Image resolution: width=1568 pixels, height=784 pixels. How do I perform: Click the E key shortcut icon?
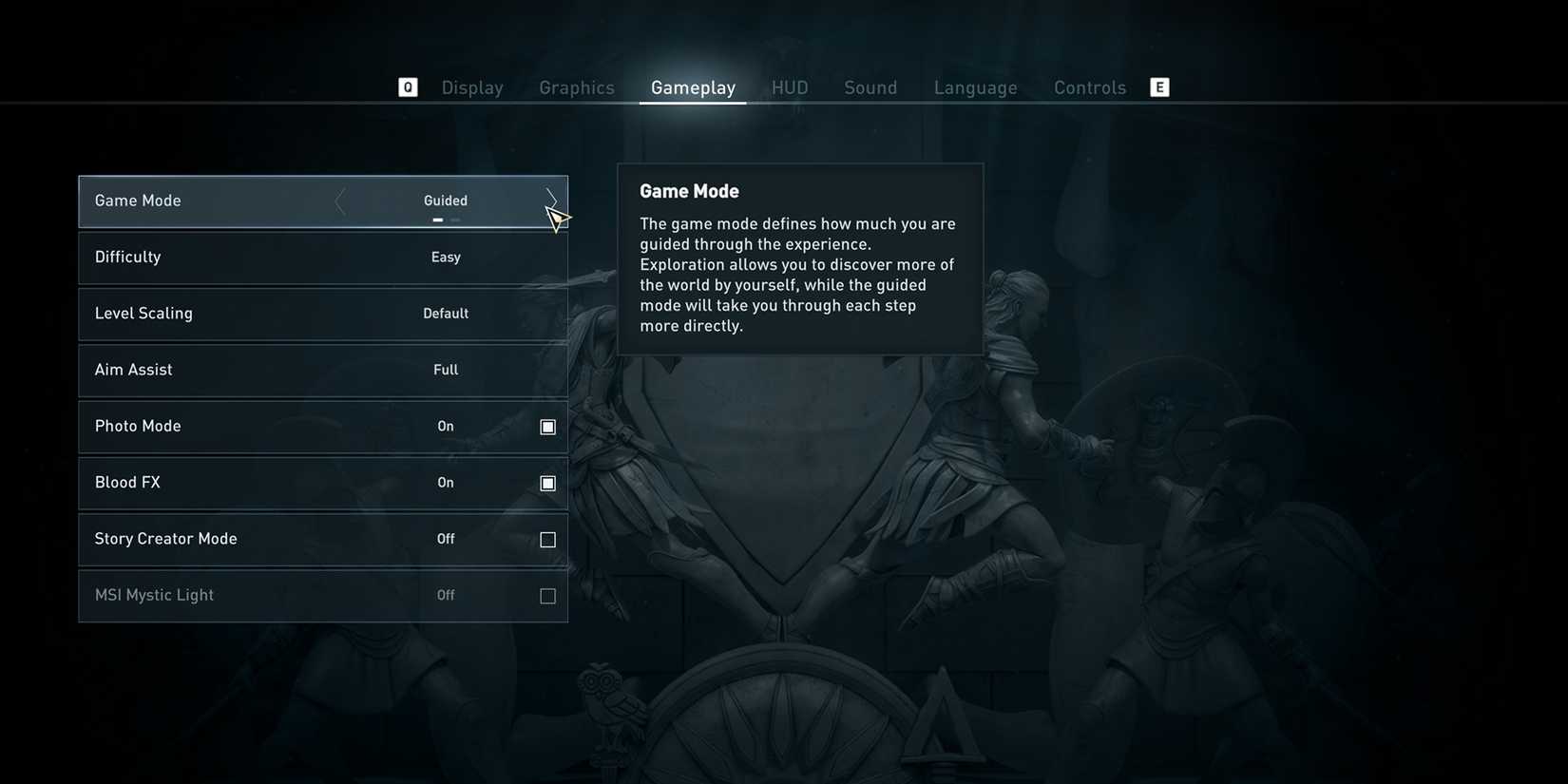(1159, 86)
